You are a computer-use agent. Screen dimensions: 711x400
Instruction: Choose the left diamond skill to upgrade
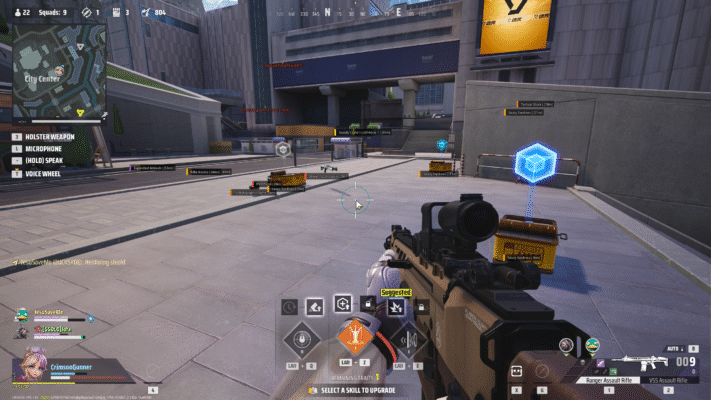300,338
